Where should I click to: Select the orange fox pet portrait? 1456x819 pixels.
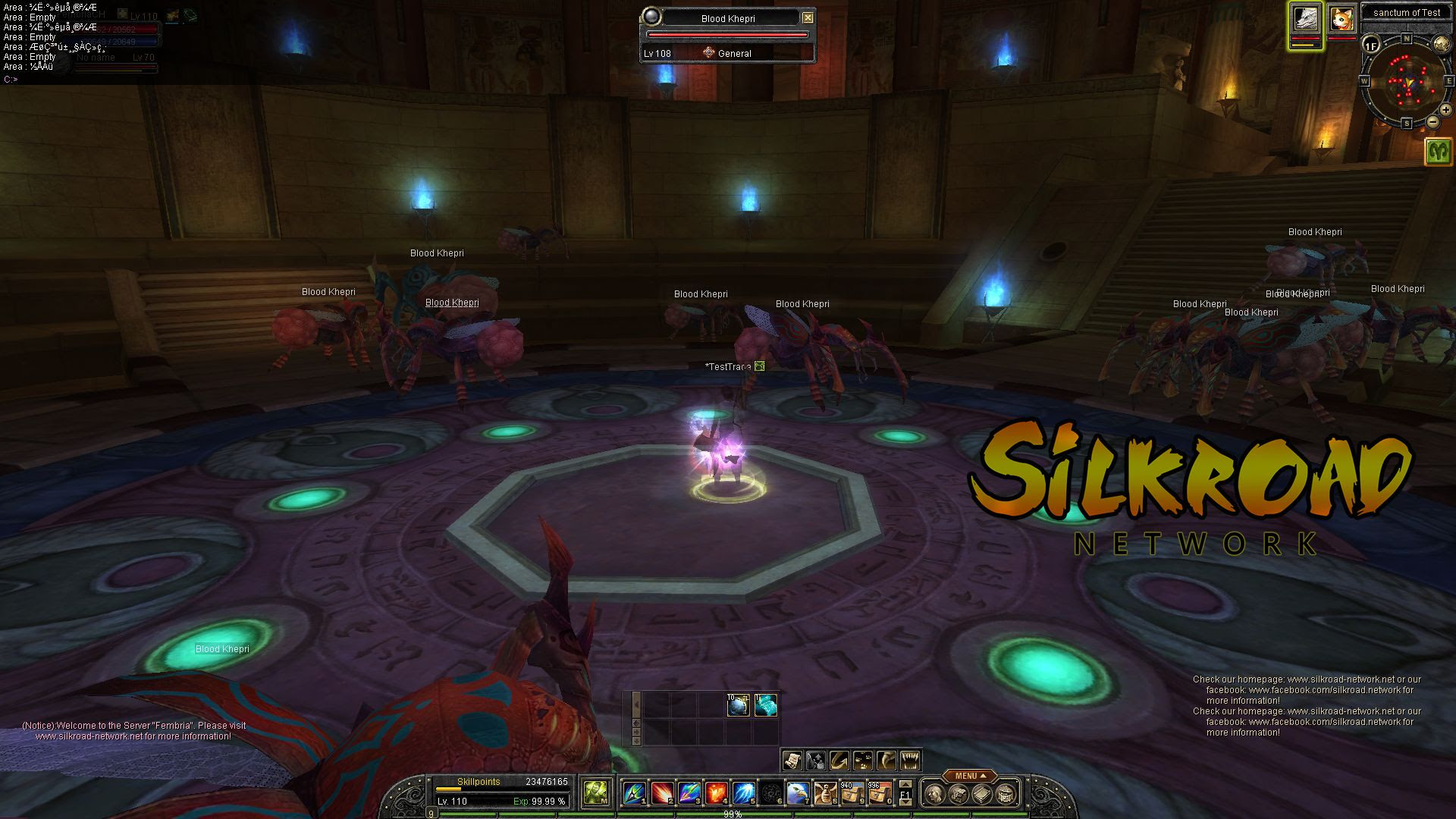1341,19
